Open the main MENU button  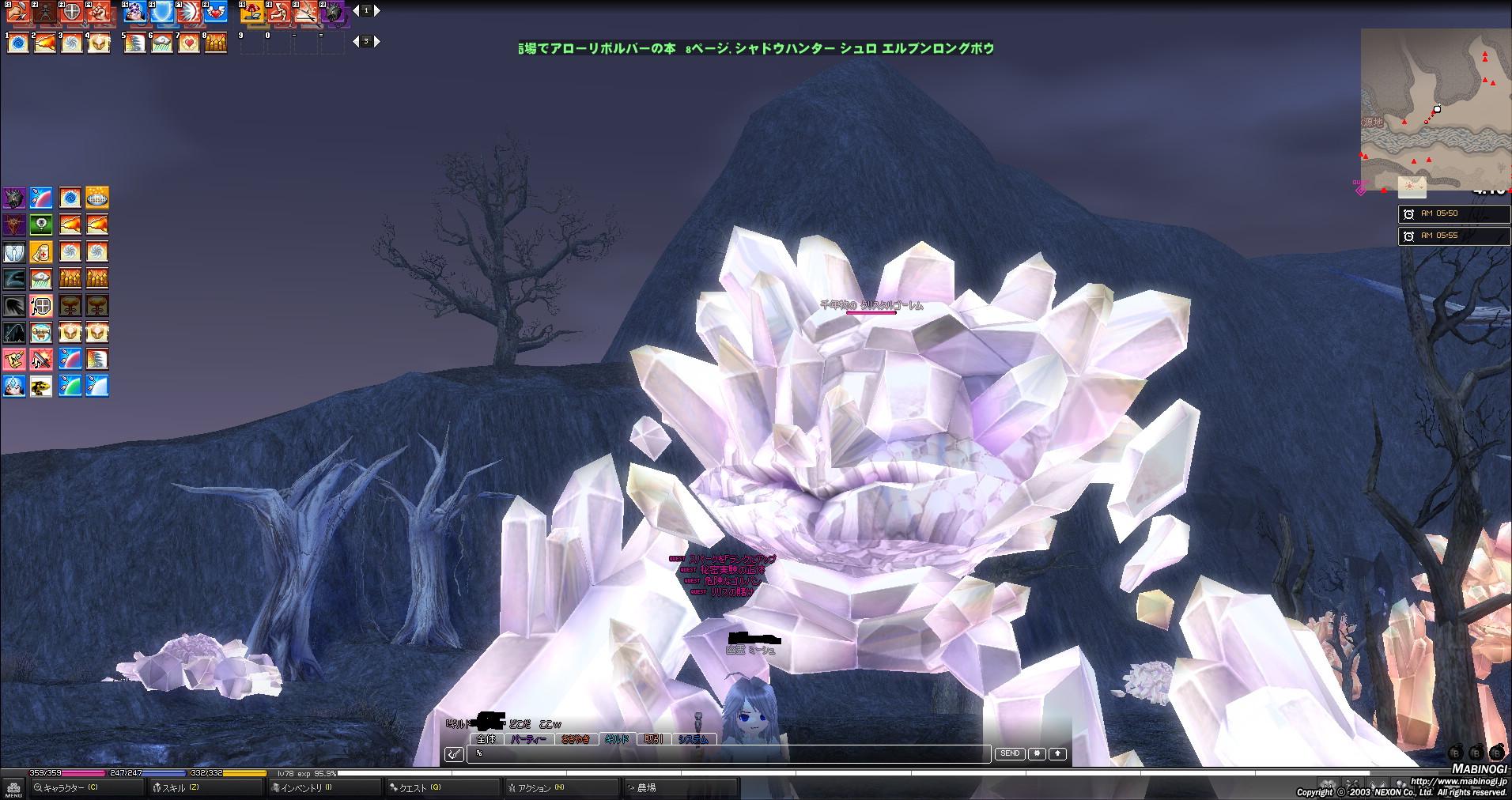click(13, 789)
